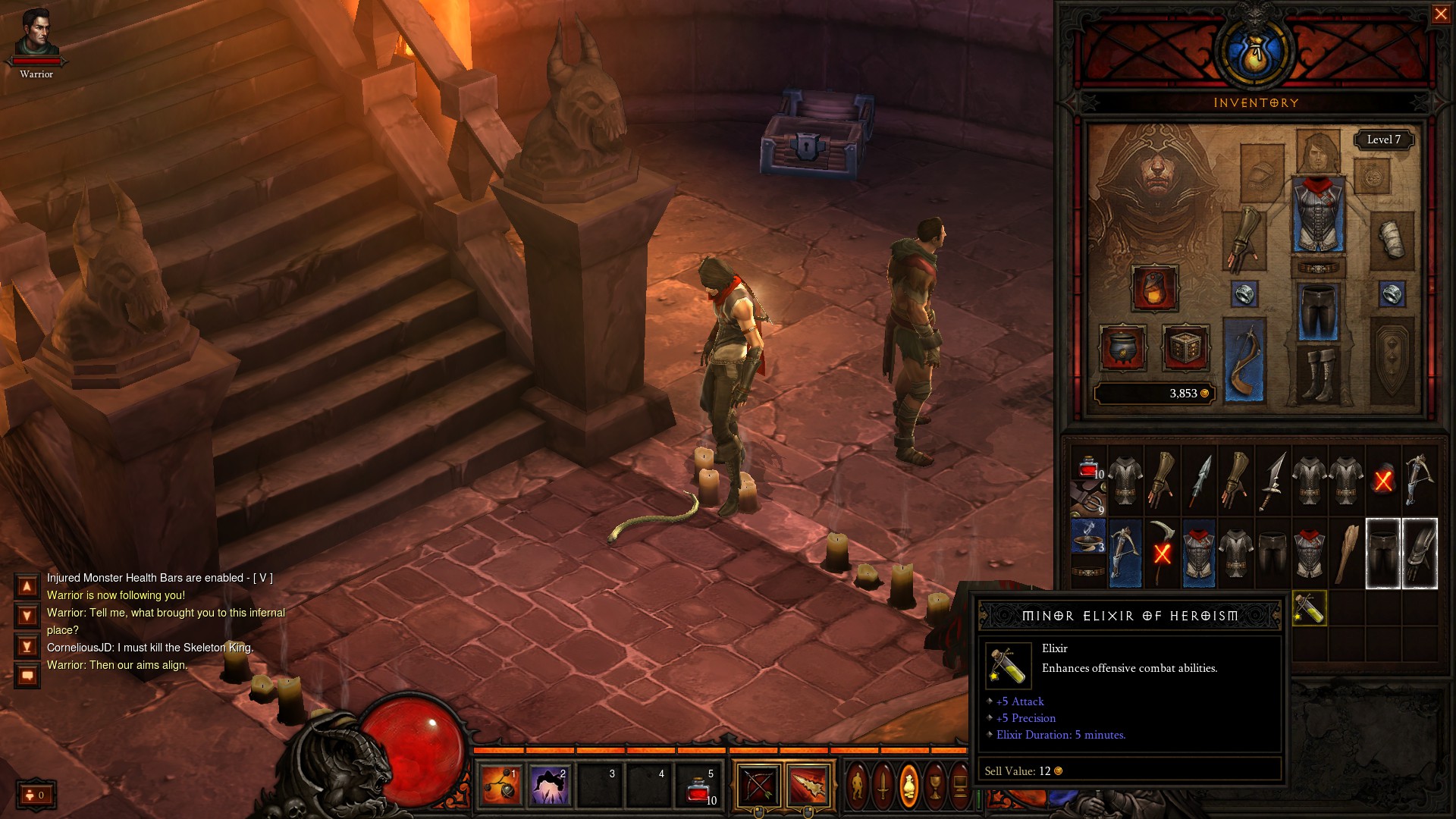Close the Inventory panel
The image size is (1456, 819).
coord(1440,14)
